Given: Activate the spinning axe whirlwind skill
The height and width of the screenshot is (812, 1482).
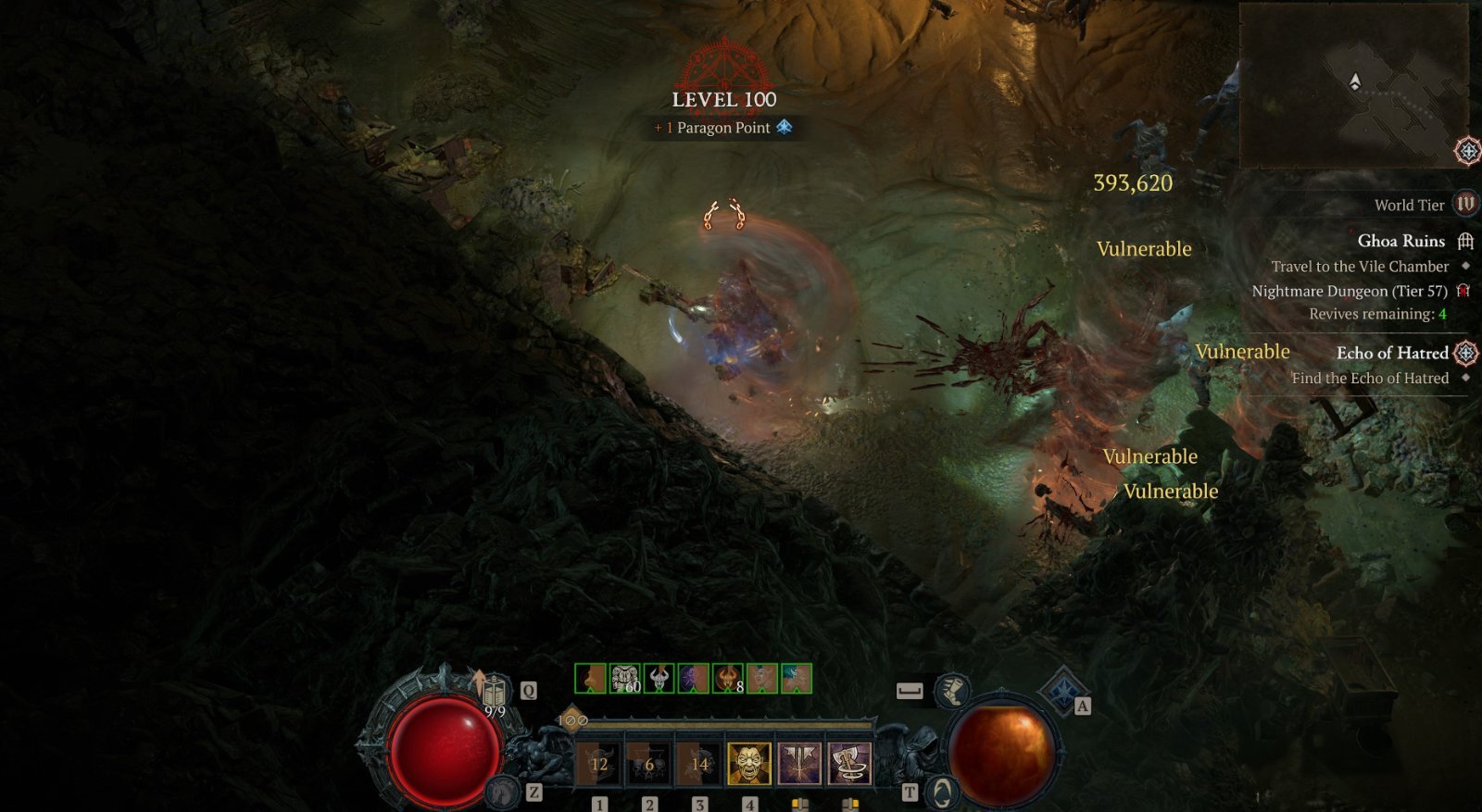Looking at the screenshot, I should pos(848,764).
